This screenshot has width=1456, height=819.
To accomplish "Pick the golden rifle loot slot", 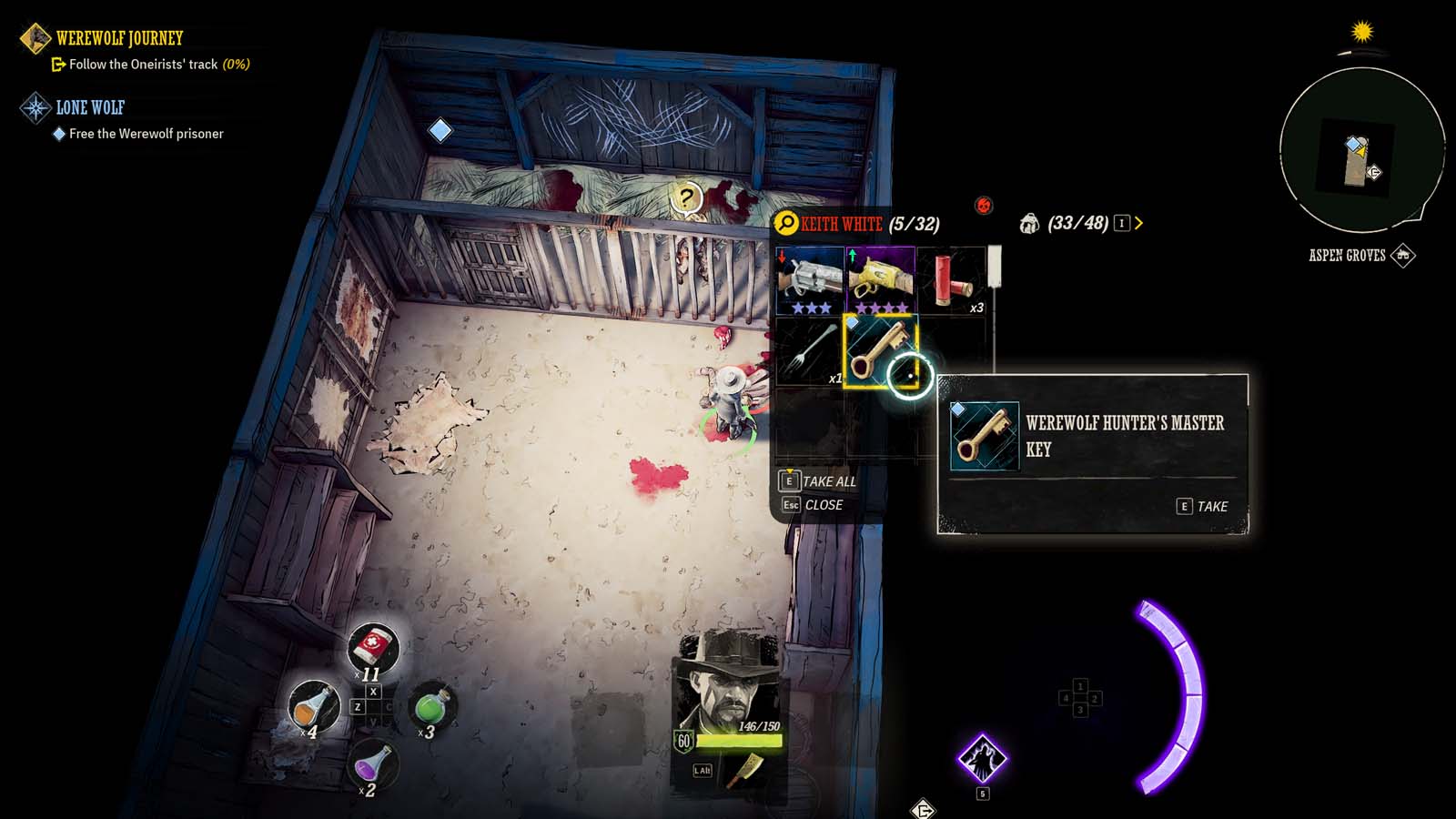I will 880,280.
